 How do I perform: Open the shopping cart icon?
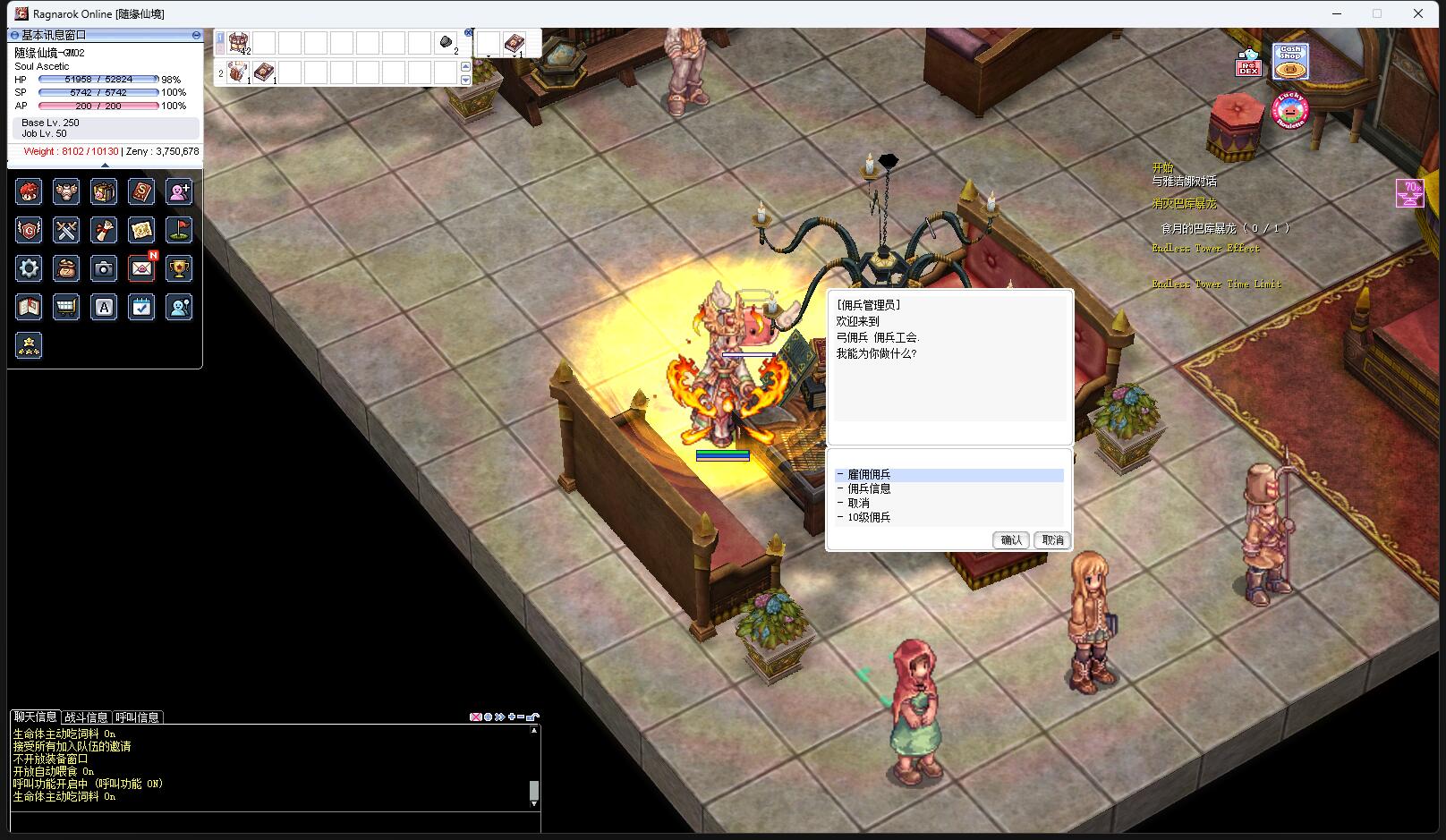66,307
